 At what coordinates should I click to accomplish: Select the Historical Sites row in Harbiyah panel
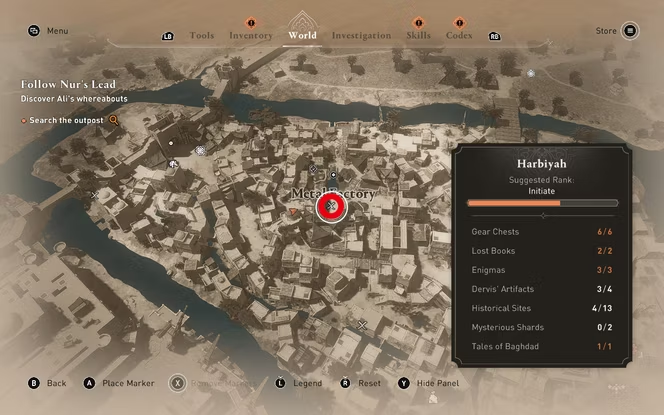[x=543, y=308]
